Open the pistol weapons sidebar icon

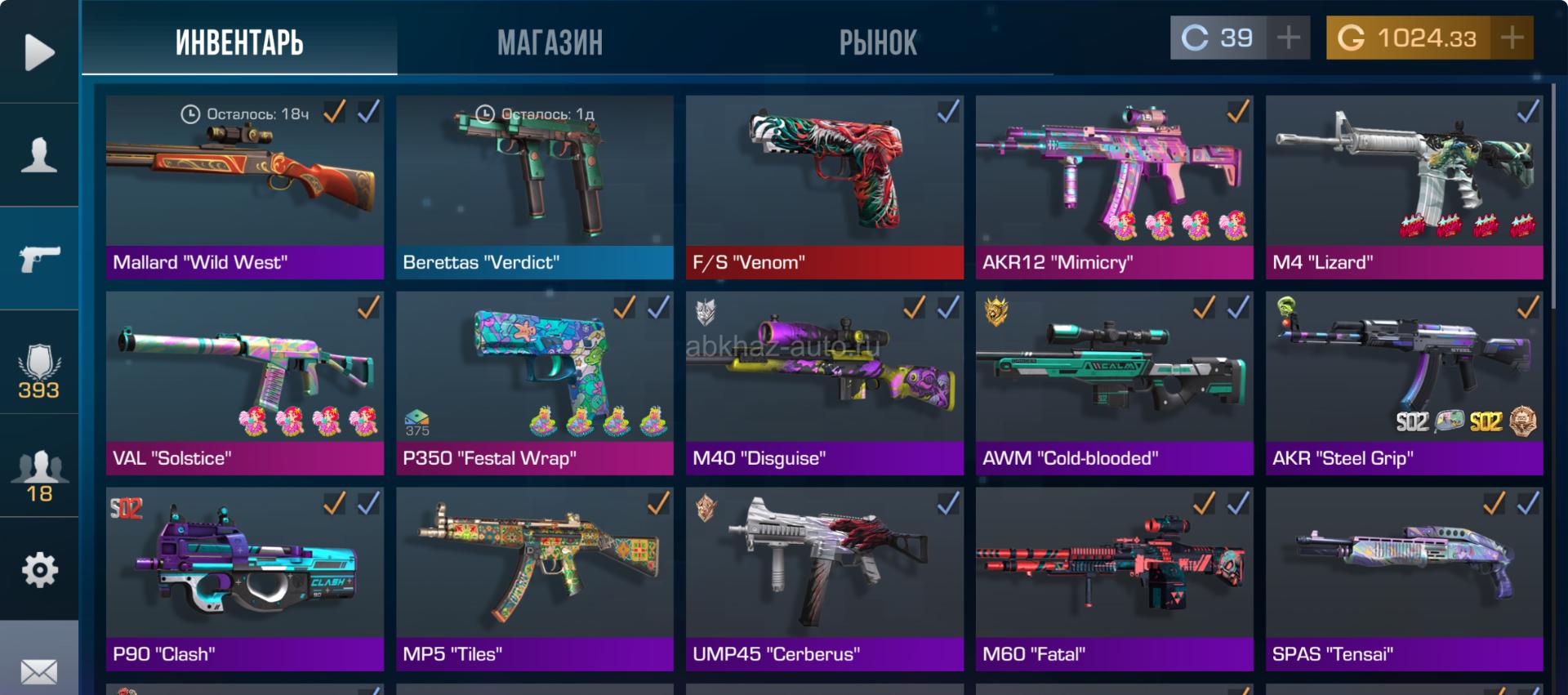tap(38, 258)
